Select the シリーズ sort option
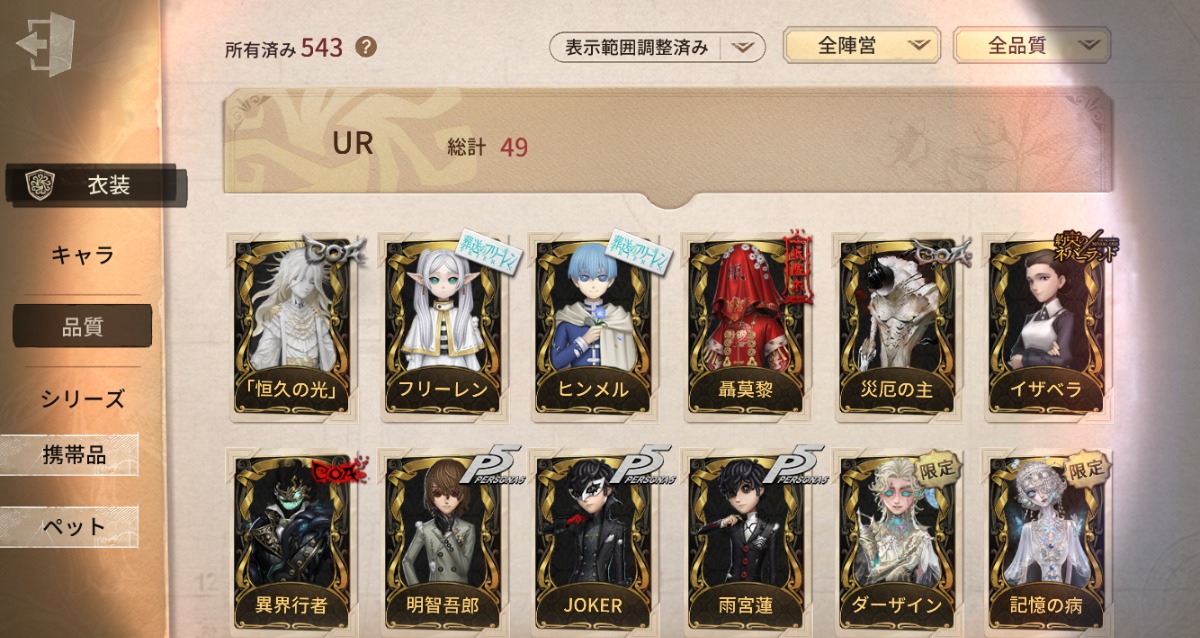This screenshot has width=1200, height=638. tap(83, 398)
